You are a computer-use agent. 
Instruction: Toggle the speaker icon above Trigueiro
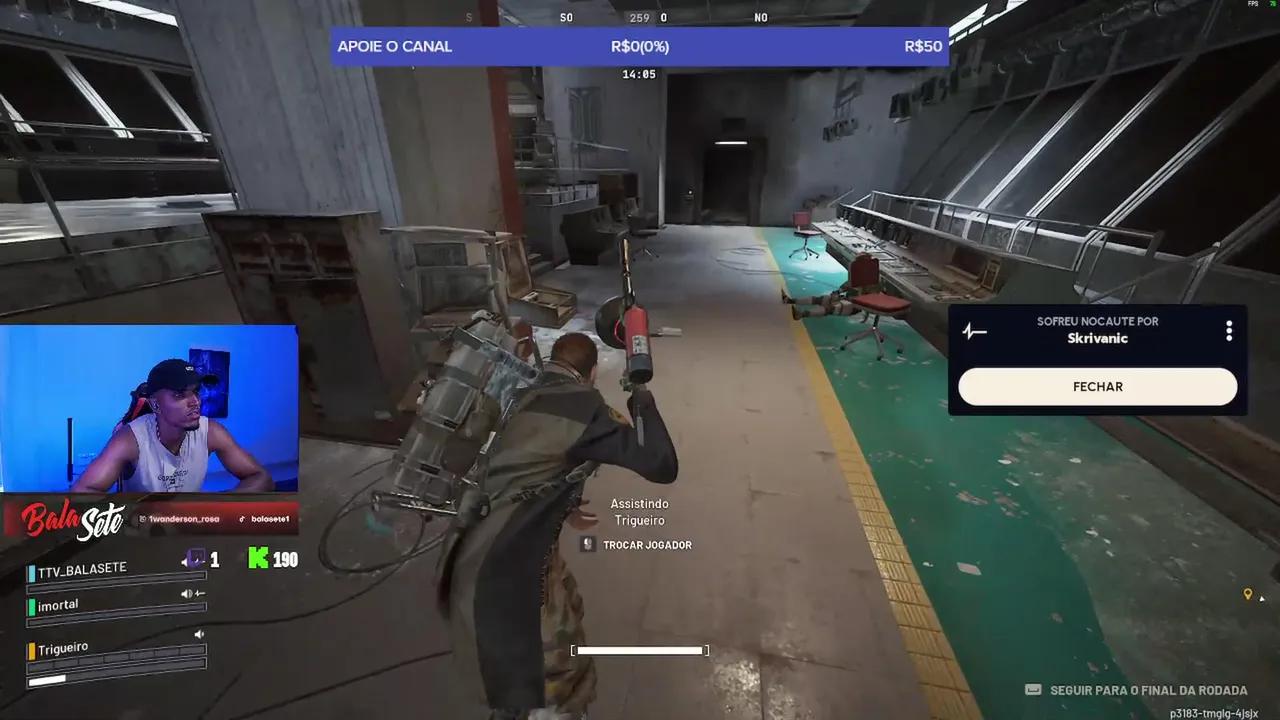click(x=200, y=634)
